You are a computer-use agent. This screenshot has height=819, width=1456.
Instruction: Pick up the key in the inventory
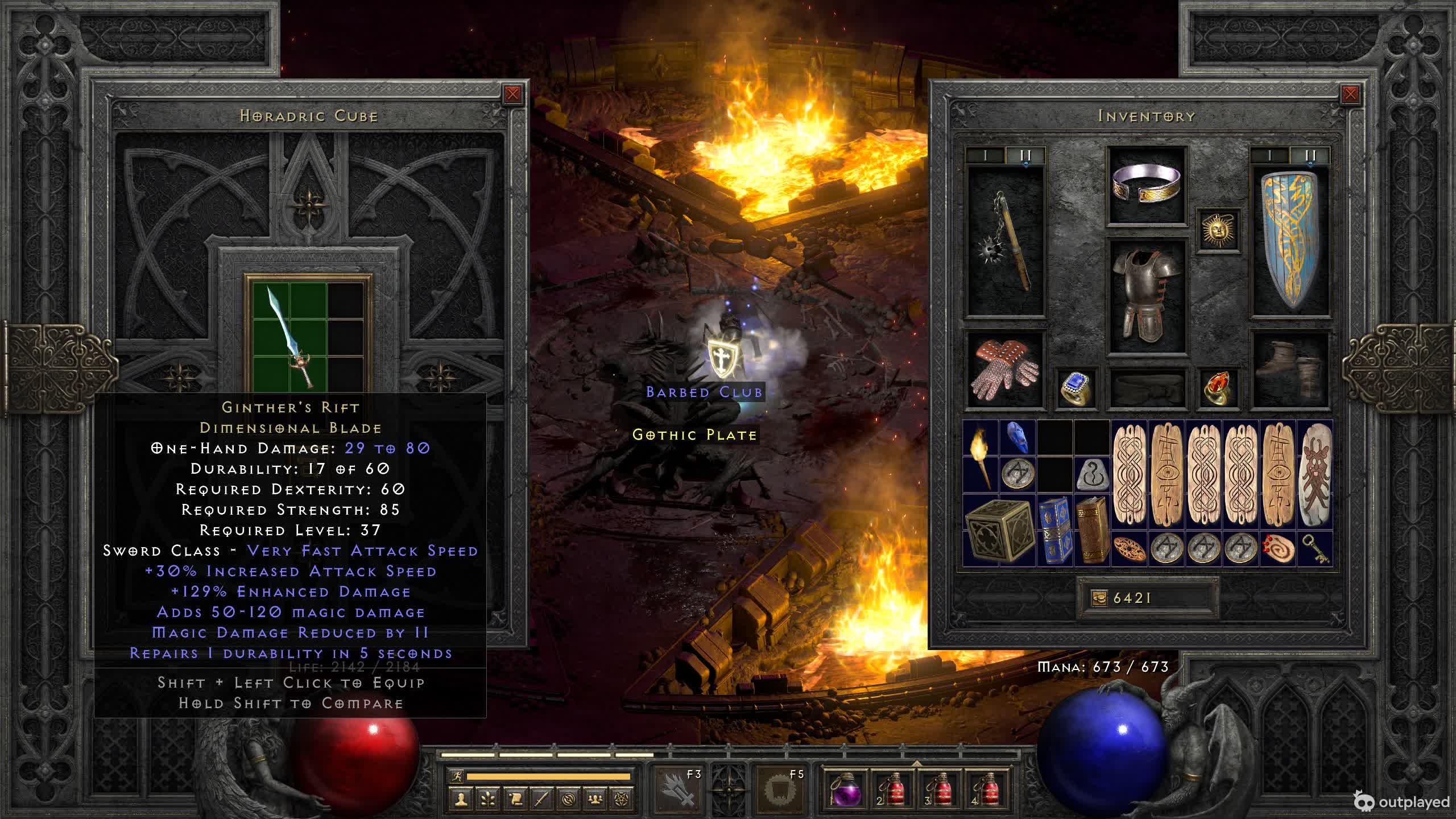(1316, 549)
